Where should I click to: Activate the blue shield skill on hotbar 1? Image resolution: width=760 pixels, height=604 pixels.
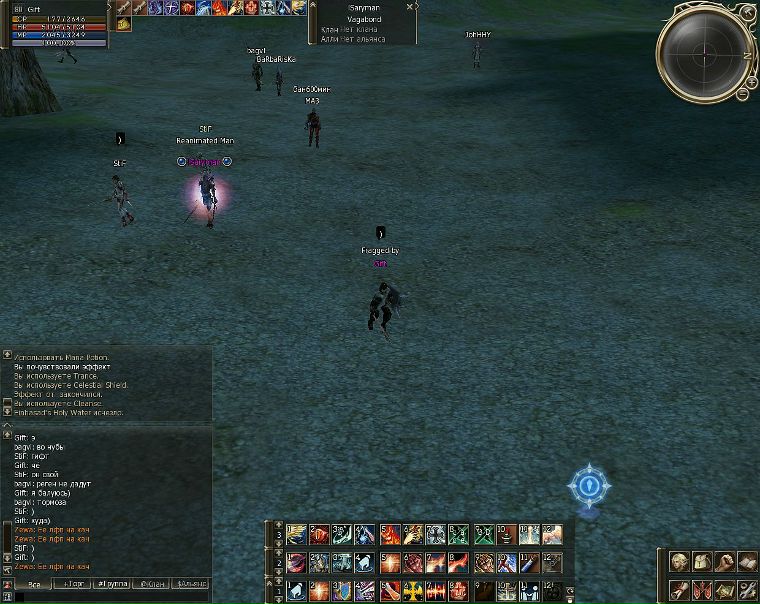(x=343, y=590)
